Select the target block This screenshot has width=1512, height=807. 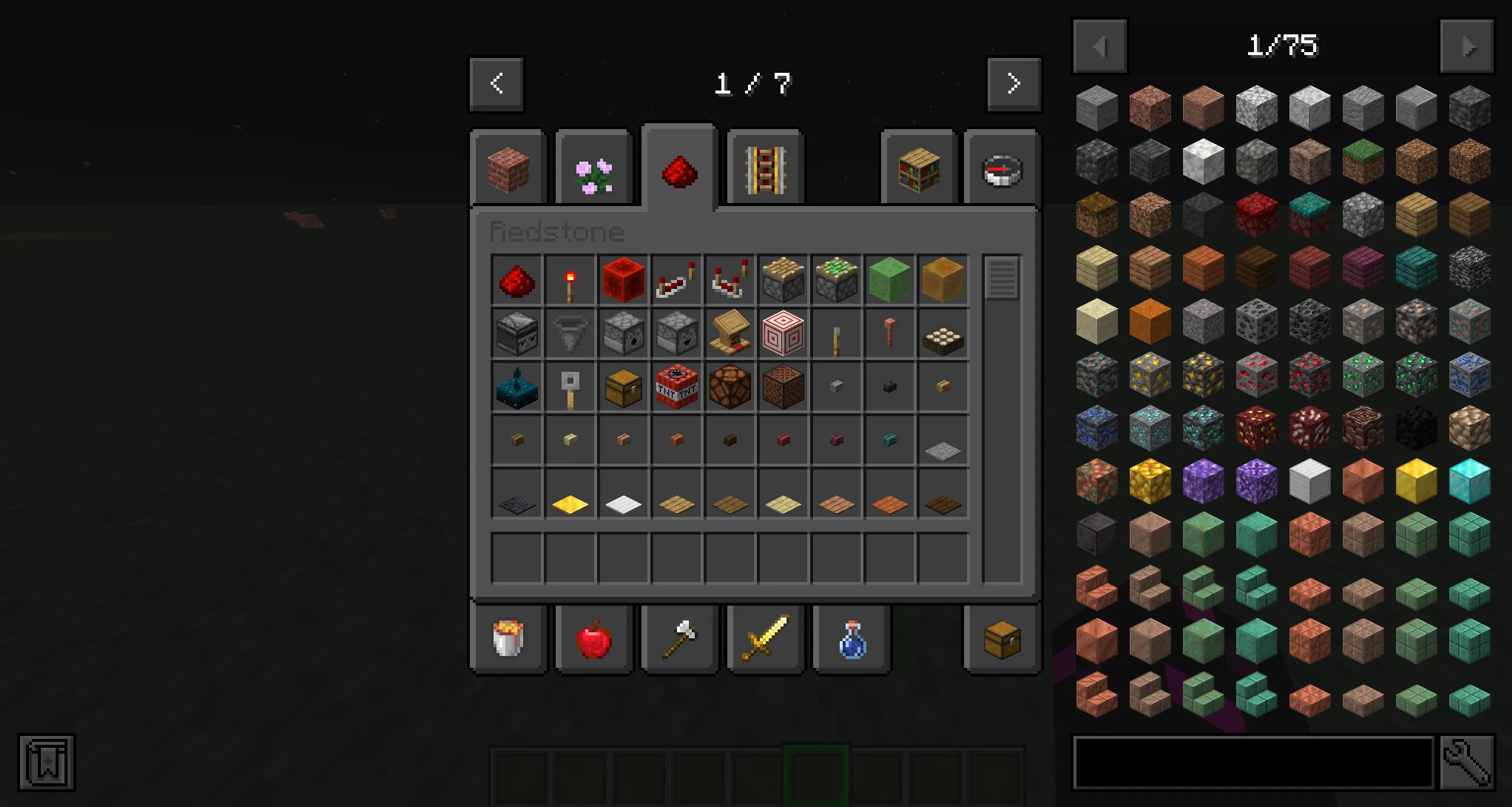pyautogui.click(x=782, y=335)
